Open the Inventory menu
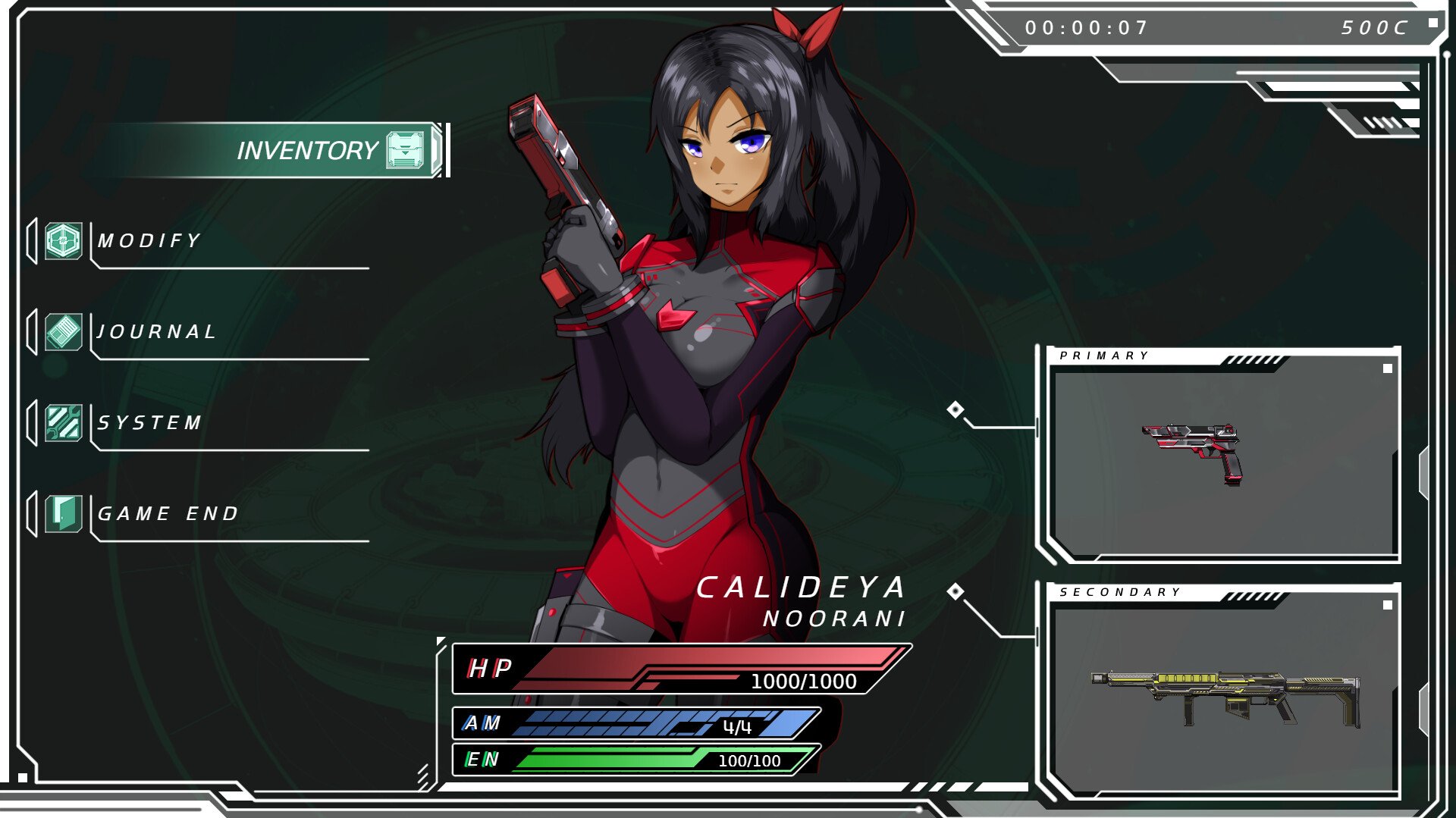This screenshot has width=1456, height=818. [x=307, y=150]
